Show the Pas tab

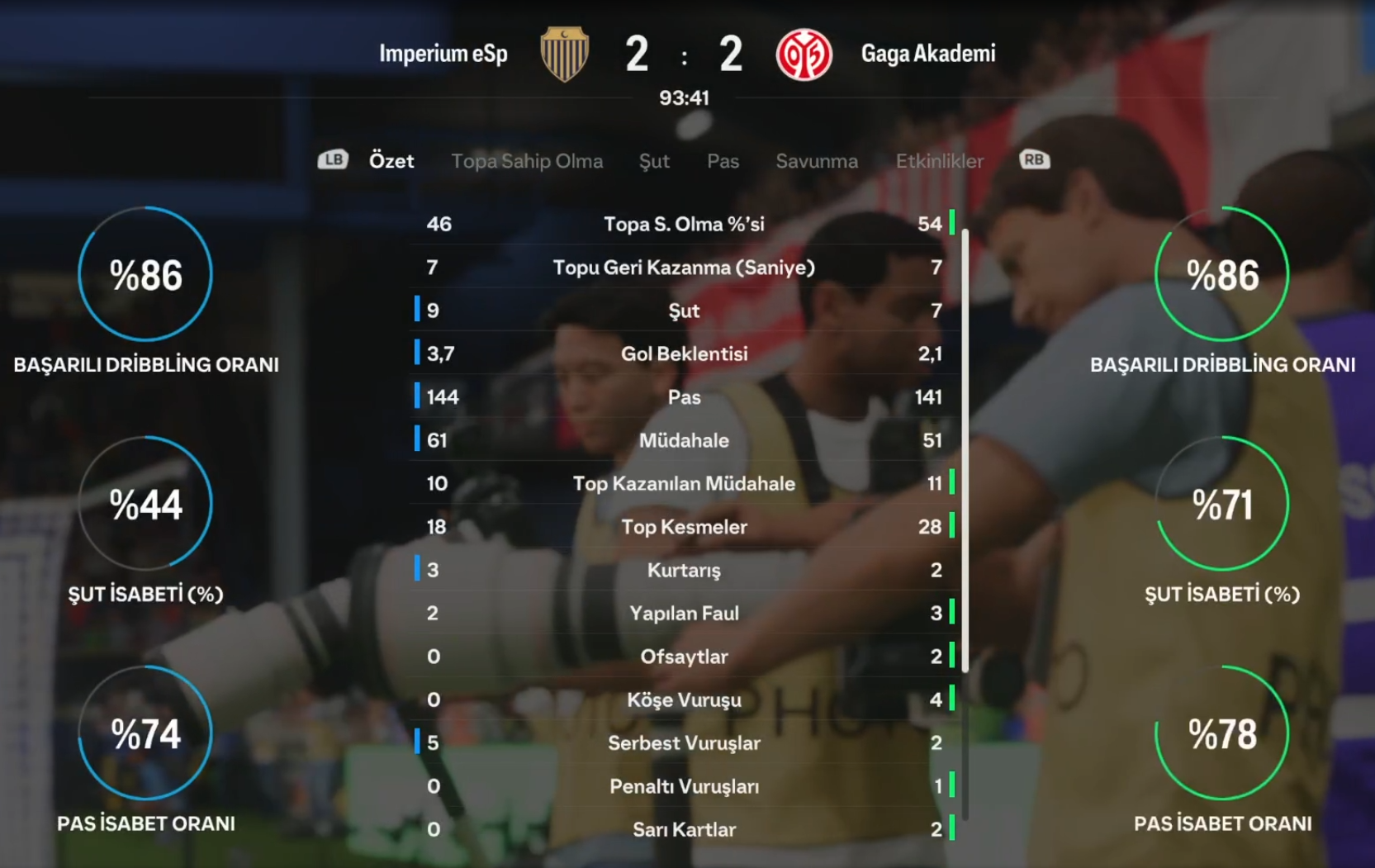point(723,161)
